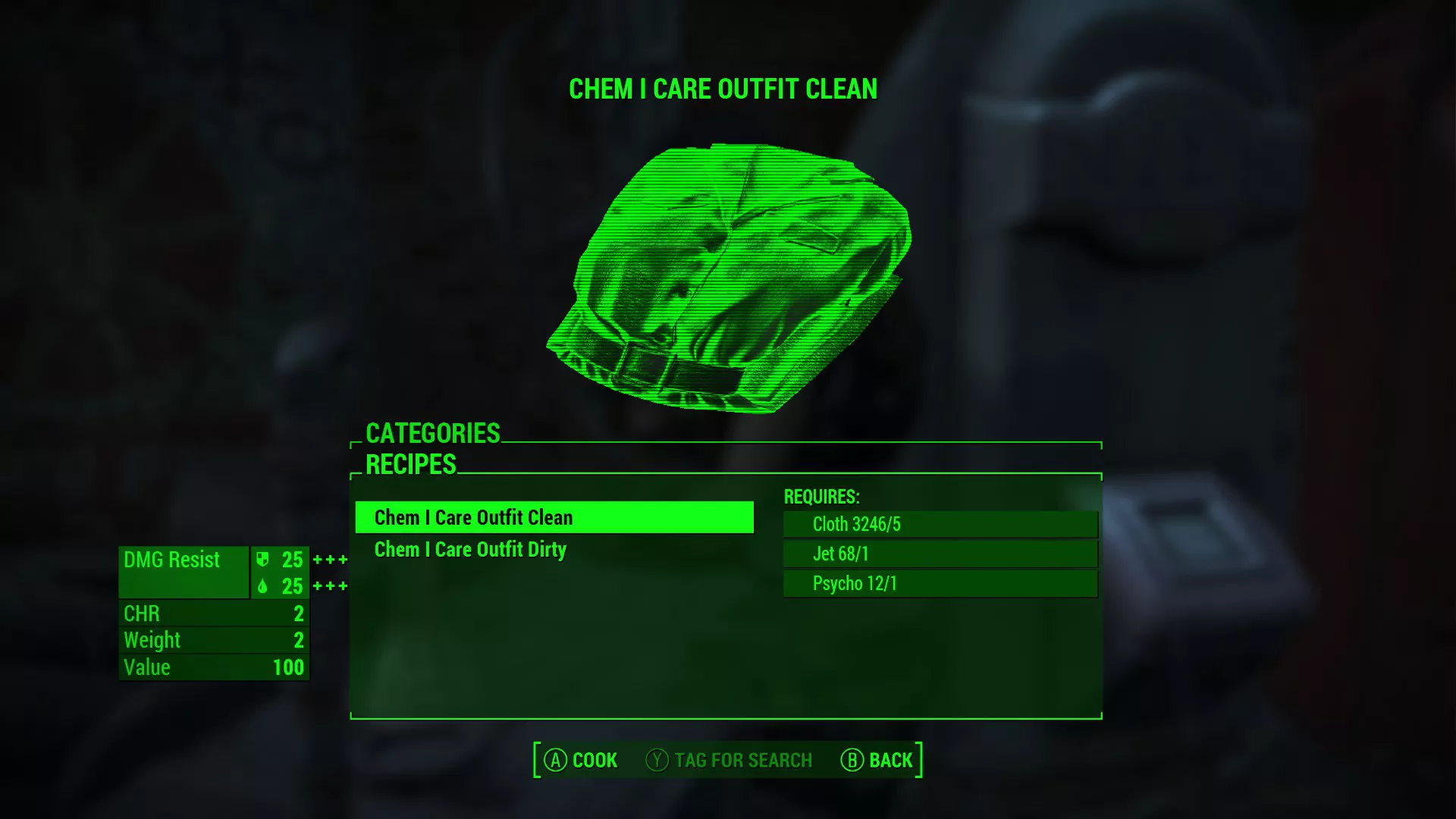Pick the Psycho ingredient requirement
1456x819 pixels.
(x=940, y=583)
